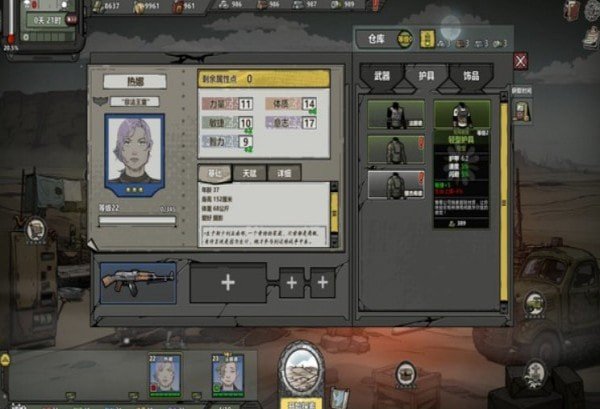The width and height of the screenshot is (600, 409).
Task: Show the 天赋 talents tab
Action: [x=248, y=172]
